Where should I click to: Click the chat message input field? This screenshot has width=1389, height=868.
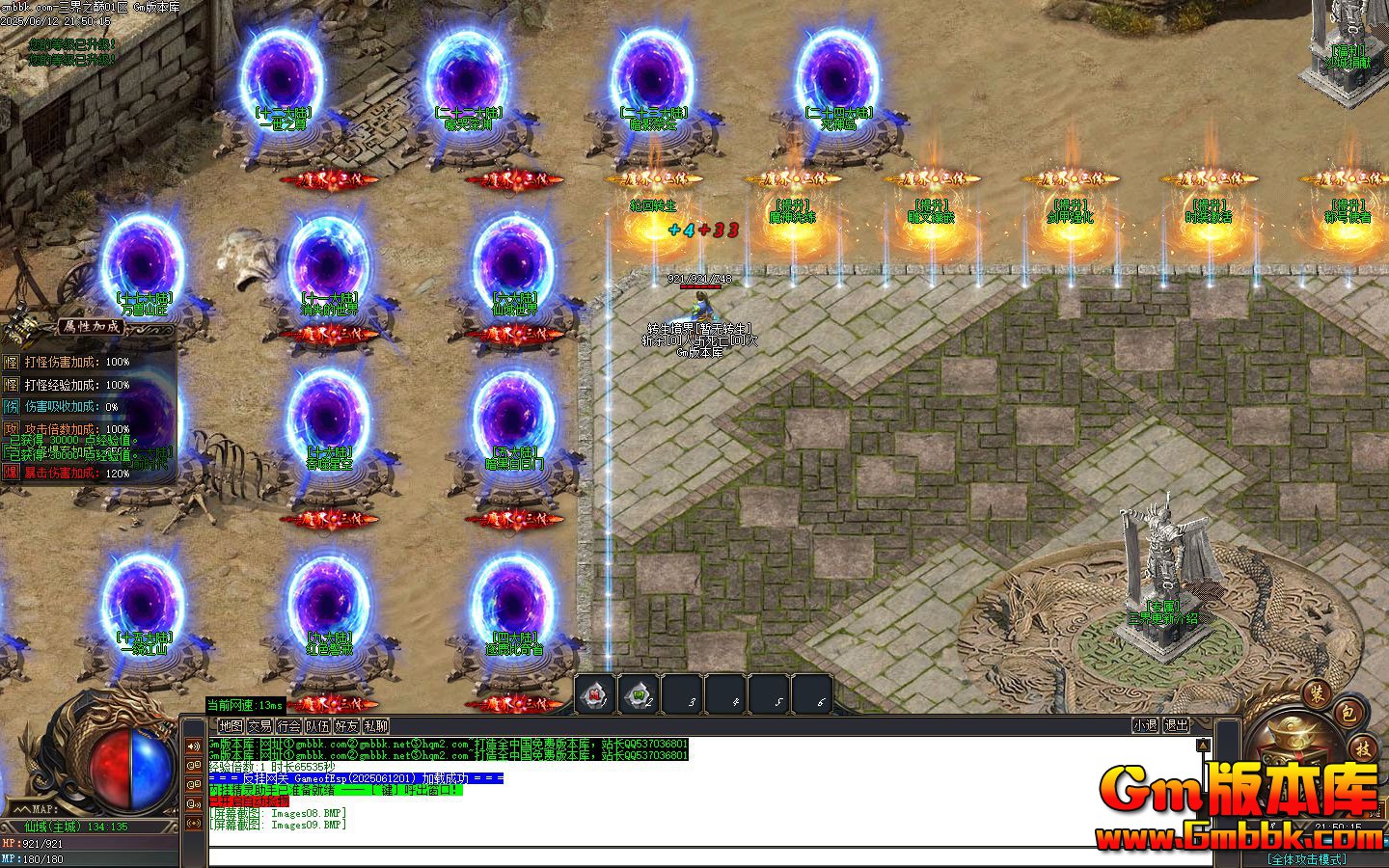pyautogui.click(x=675, y=854)
